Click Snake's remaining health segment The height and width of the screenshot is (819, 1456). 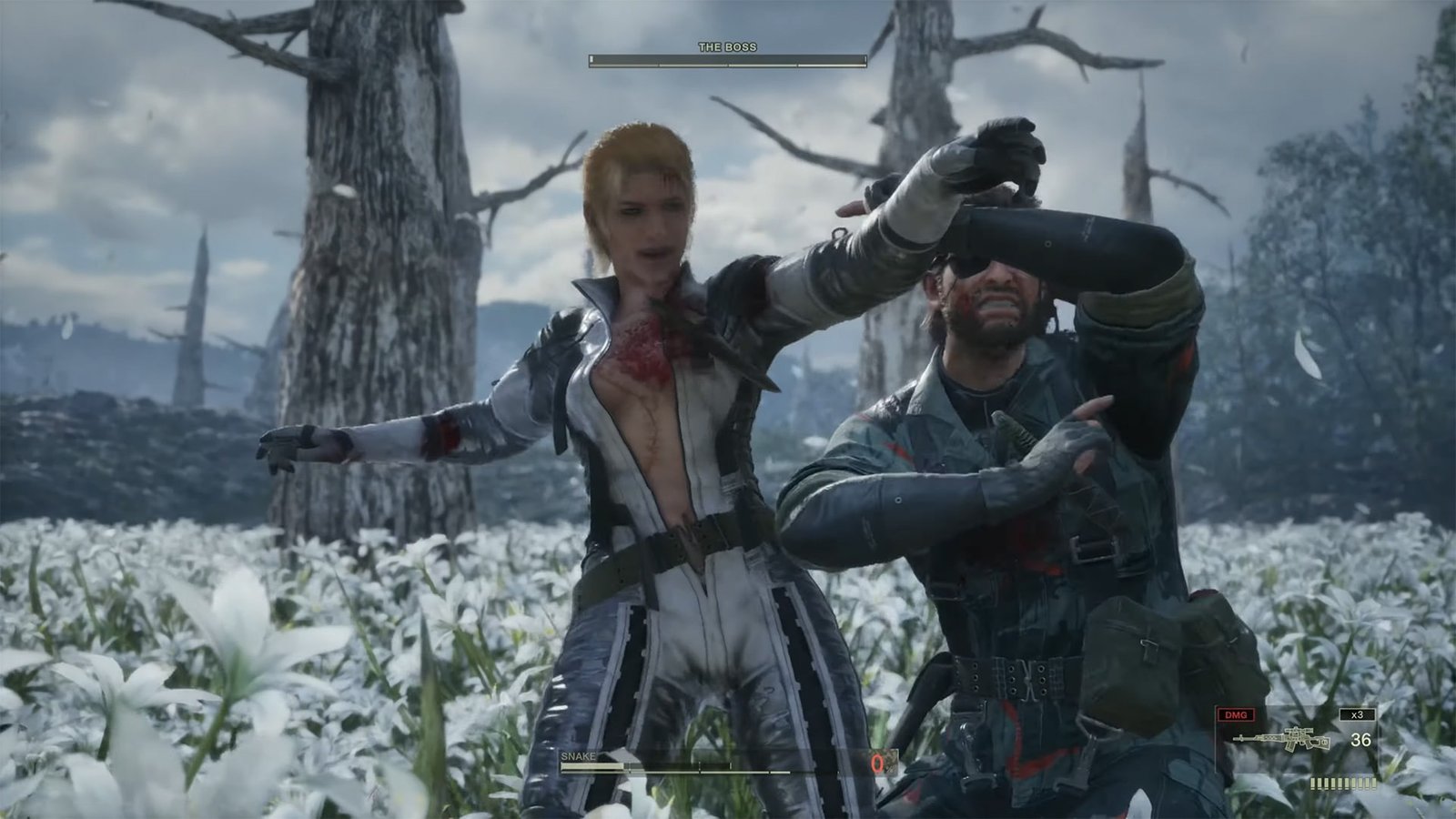click(x=591, y=765)
